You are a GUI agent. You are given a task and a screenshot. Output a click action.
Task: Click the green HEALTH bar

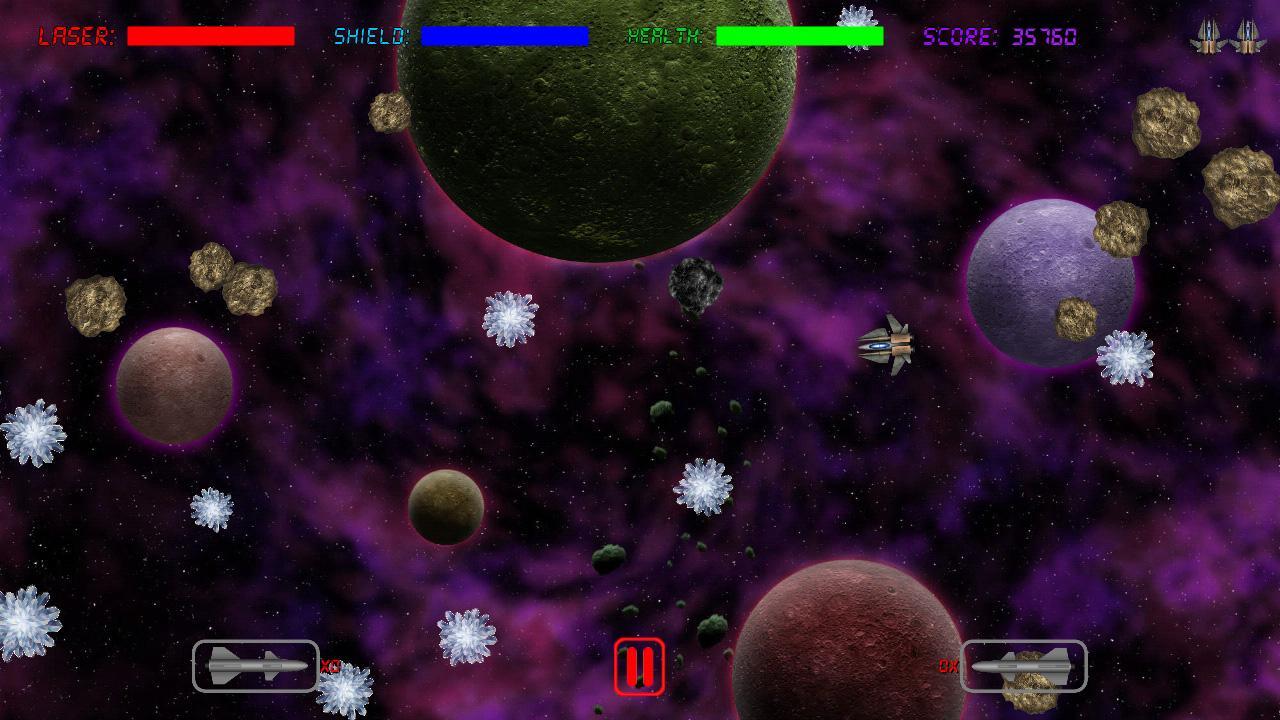(x=798, y=36)
